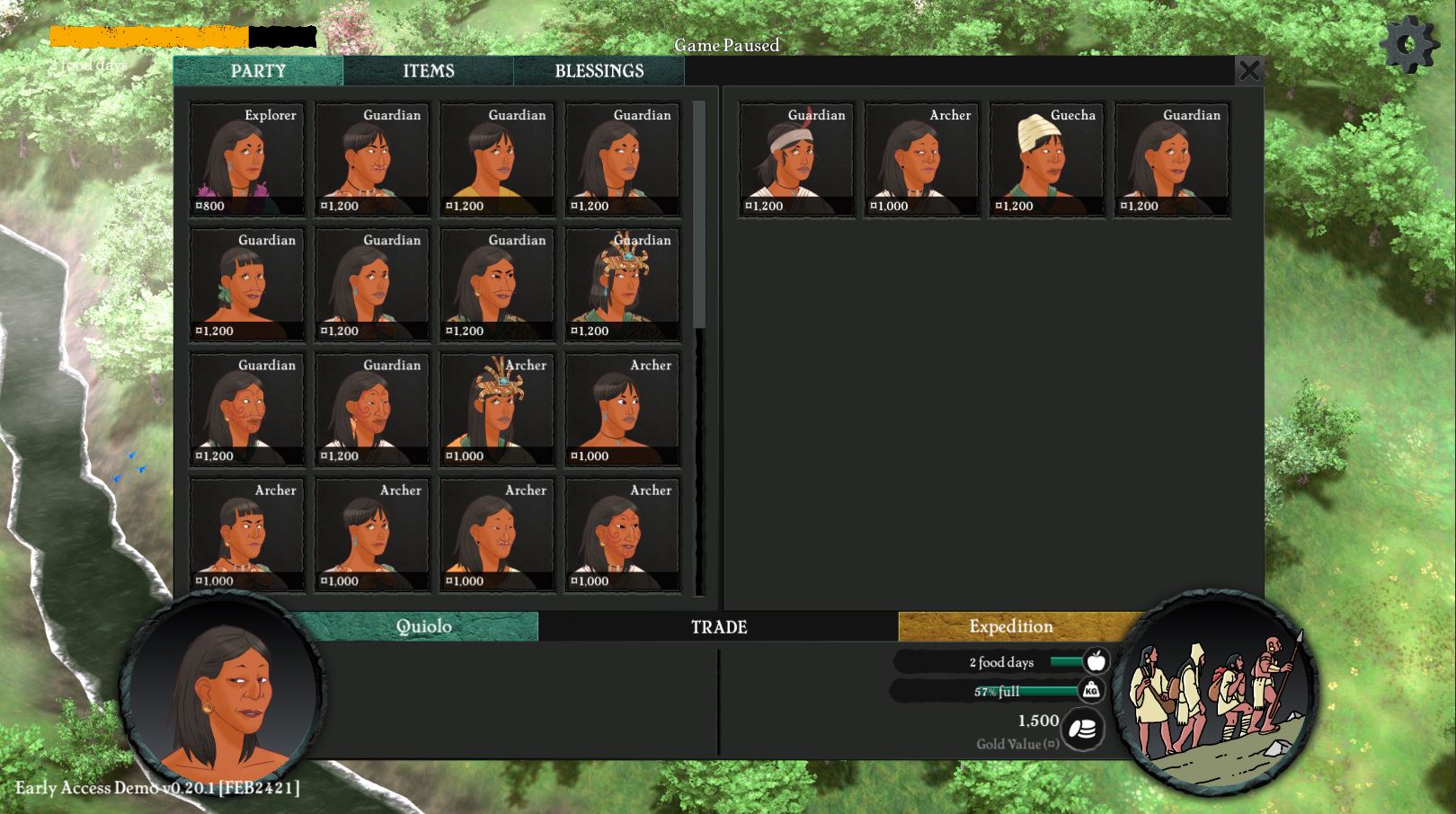Click the party list scrollbar
Viewport: 1456px width, 814px height.
699,216
